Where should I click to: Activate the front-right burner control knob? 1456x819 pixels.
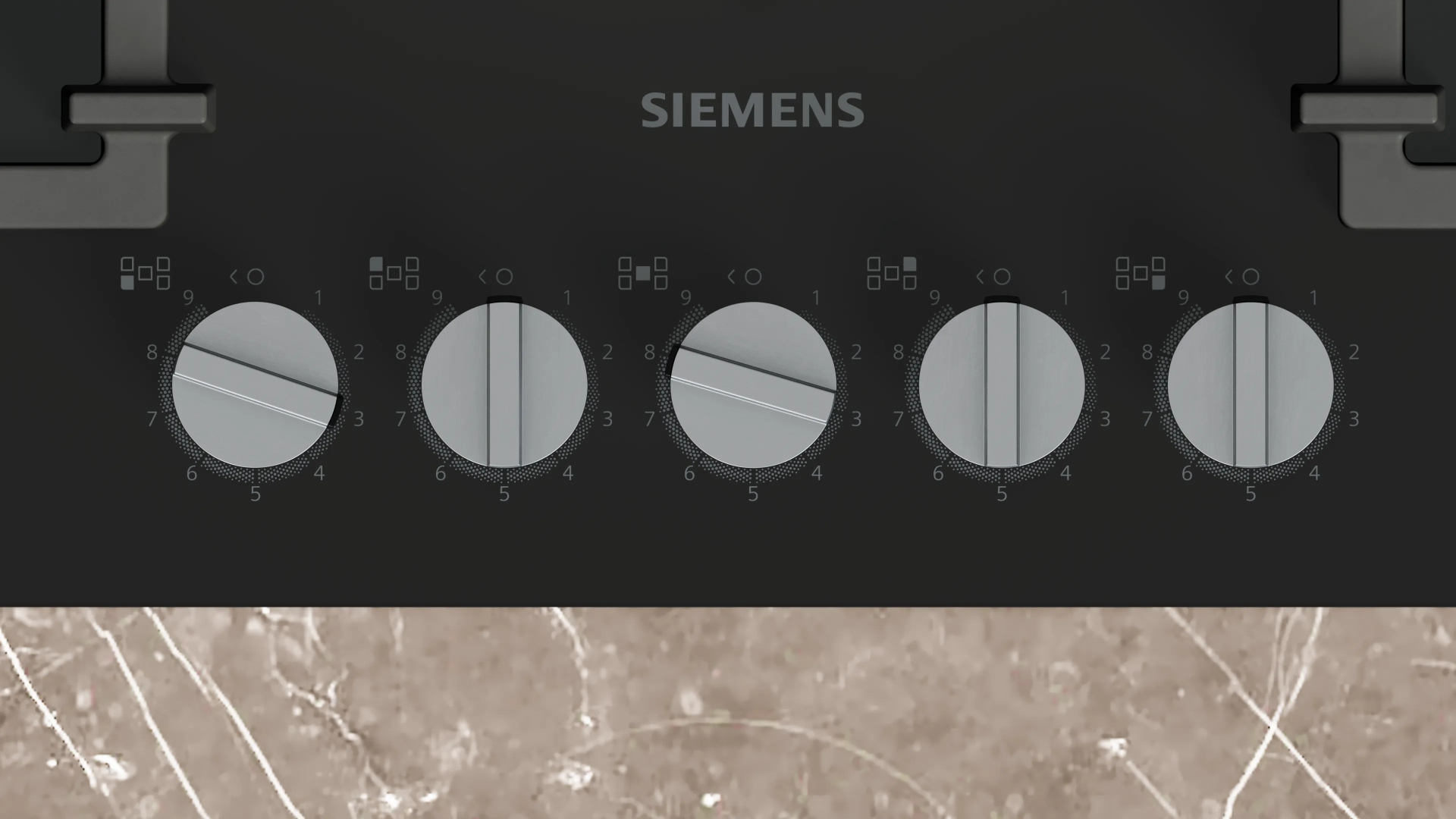pos(1250,384)
